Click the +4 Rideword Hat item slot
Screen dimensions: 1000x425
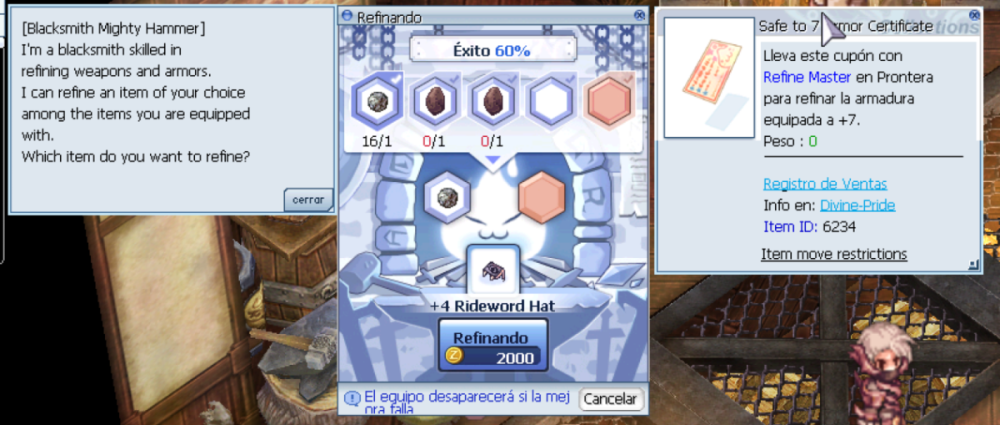[x=493, y=271]
